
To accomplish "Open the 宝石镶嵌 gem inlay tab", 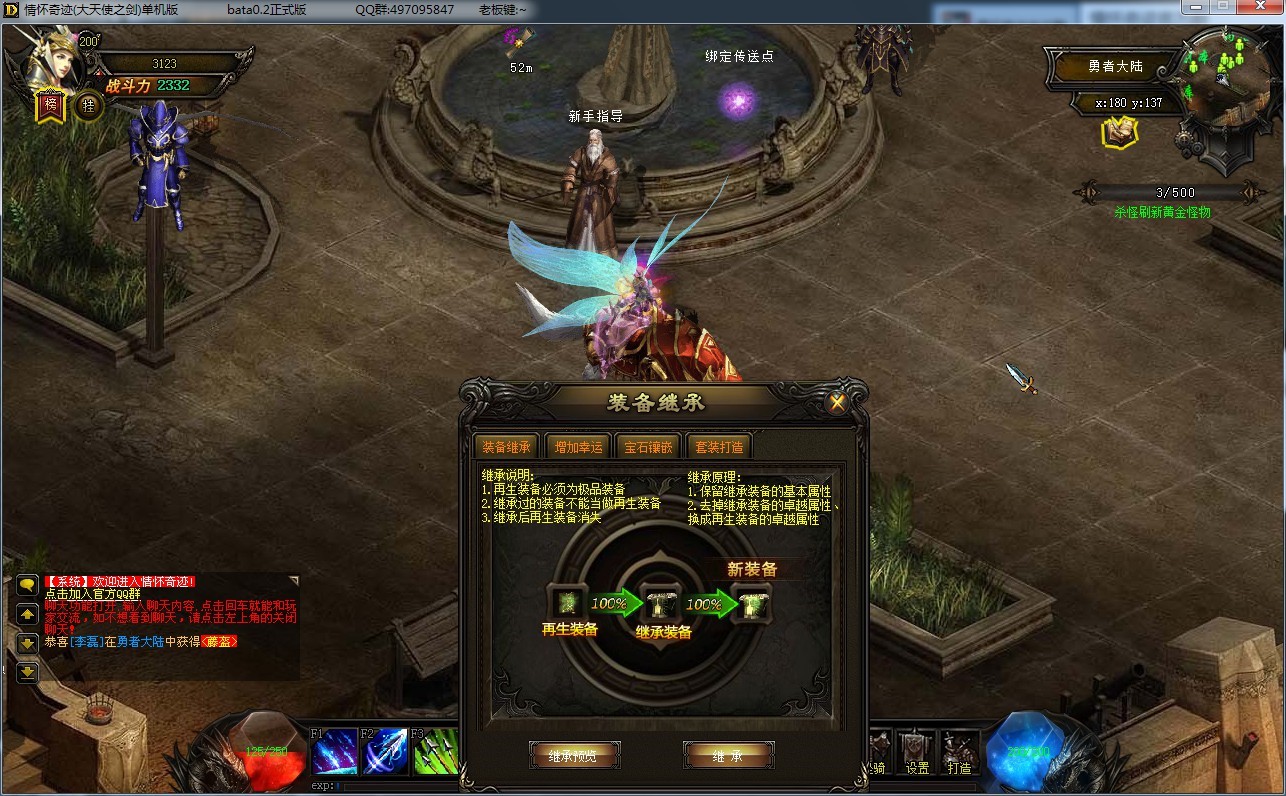I will tap(649, 447).
